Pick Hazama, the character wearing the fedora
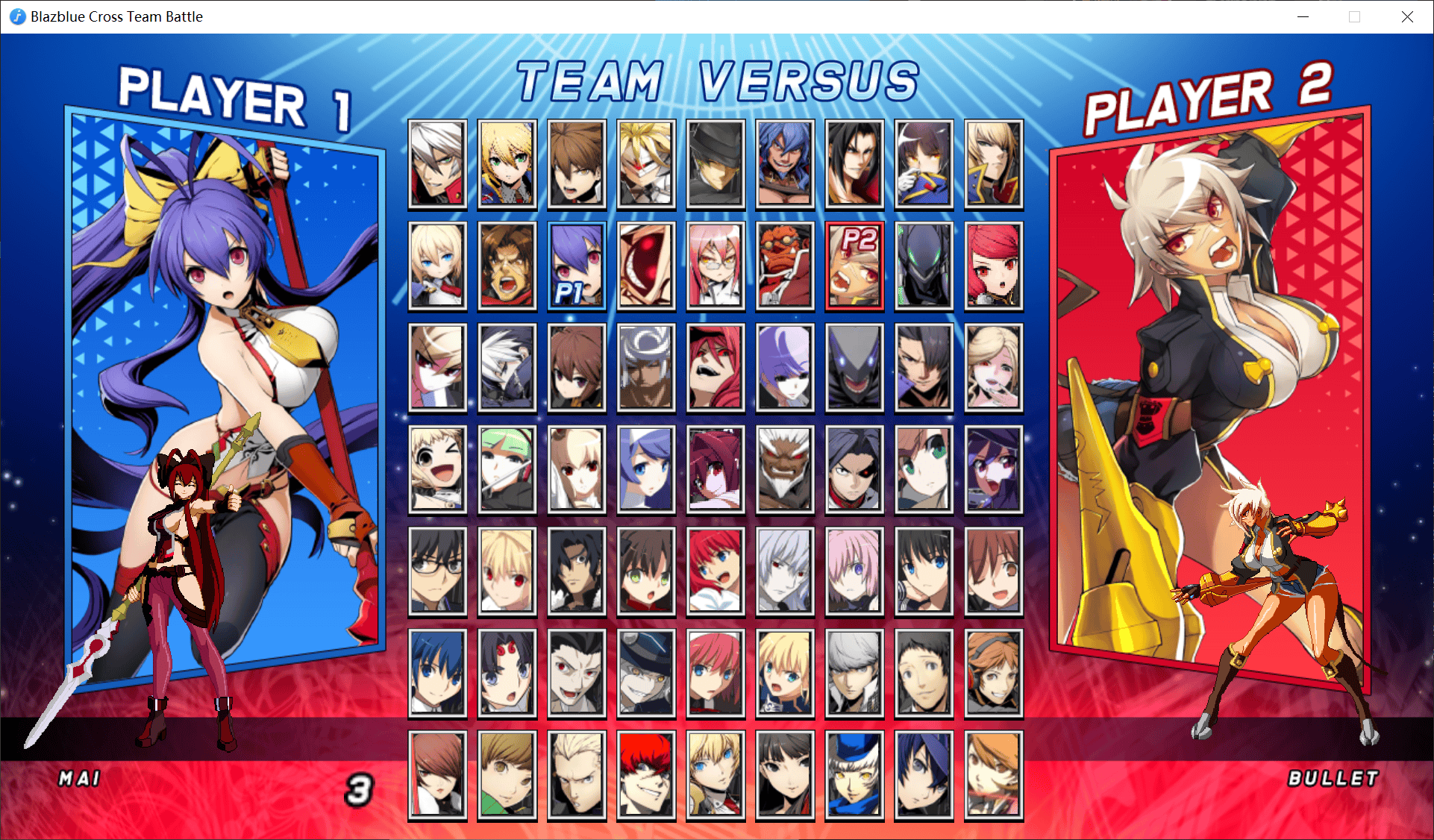This screenshot has height=840, width=1434. pyautogui.click(x=716, y=163)
